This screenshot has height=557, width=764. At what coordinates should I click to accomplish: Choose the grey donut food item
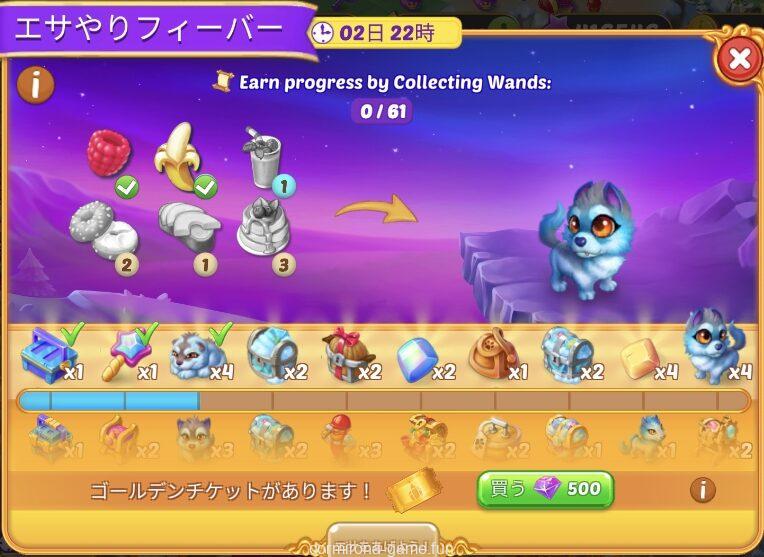(x=103, y=228)
